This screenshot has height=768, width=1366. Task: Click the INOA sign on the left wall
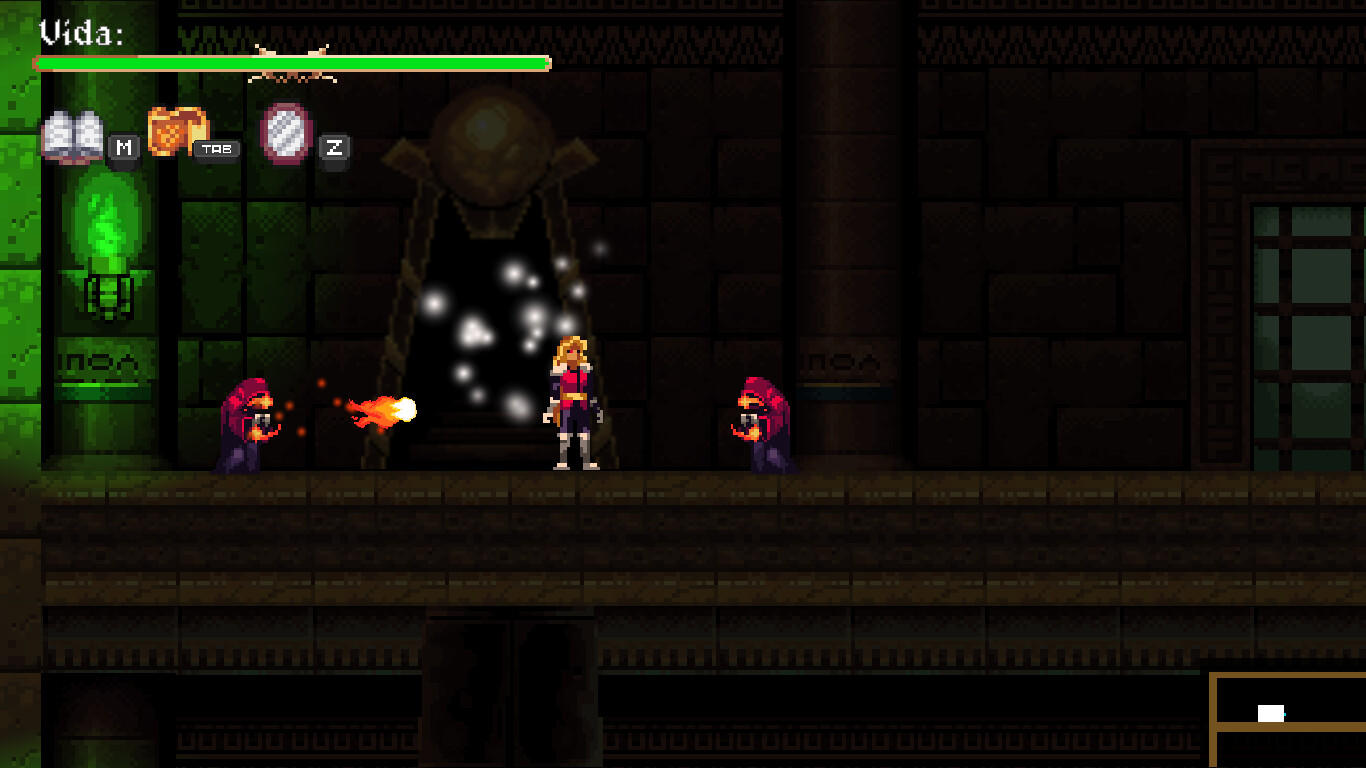97,362
